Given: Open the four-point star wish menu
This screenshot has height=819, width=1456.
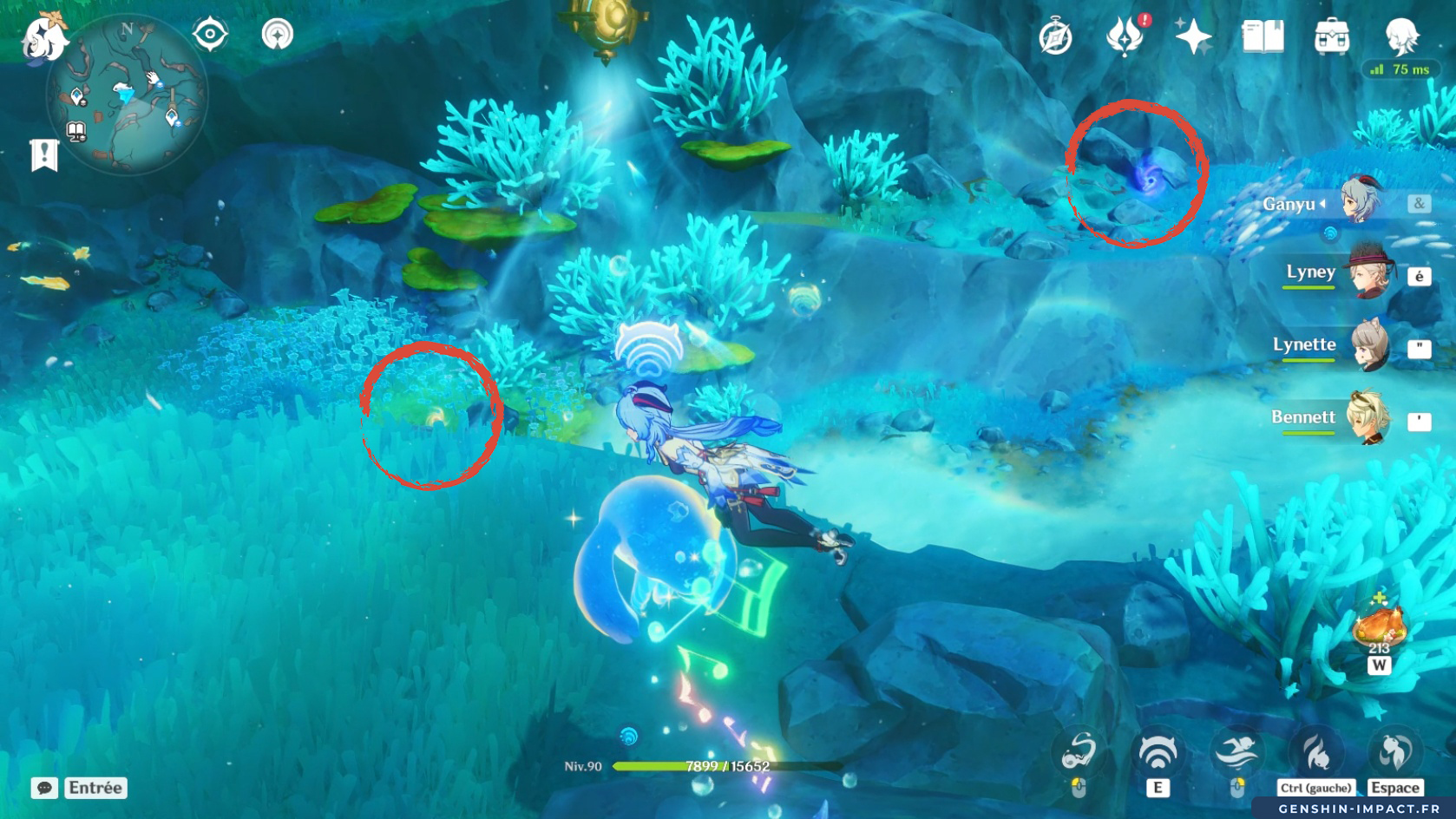Looking at the screenshot, I should coord(1193,37).
